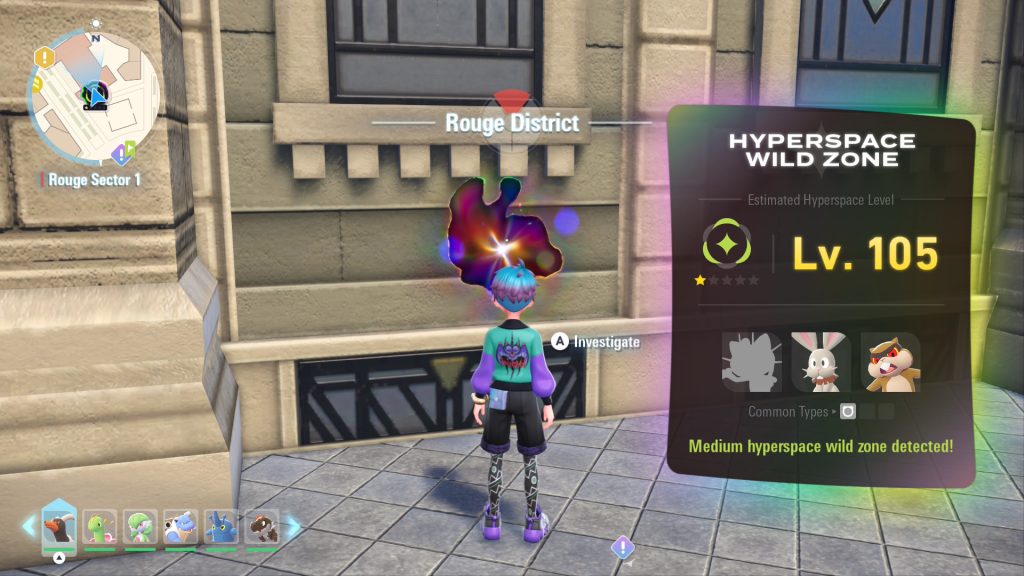Pick the Blastoise party slot

(181, 528)
